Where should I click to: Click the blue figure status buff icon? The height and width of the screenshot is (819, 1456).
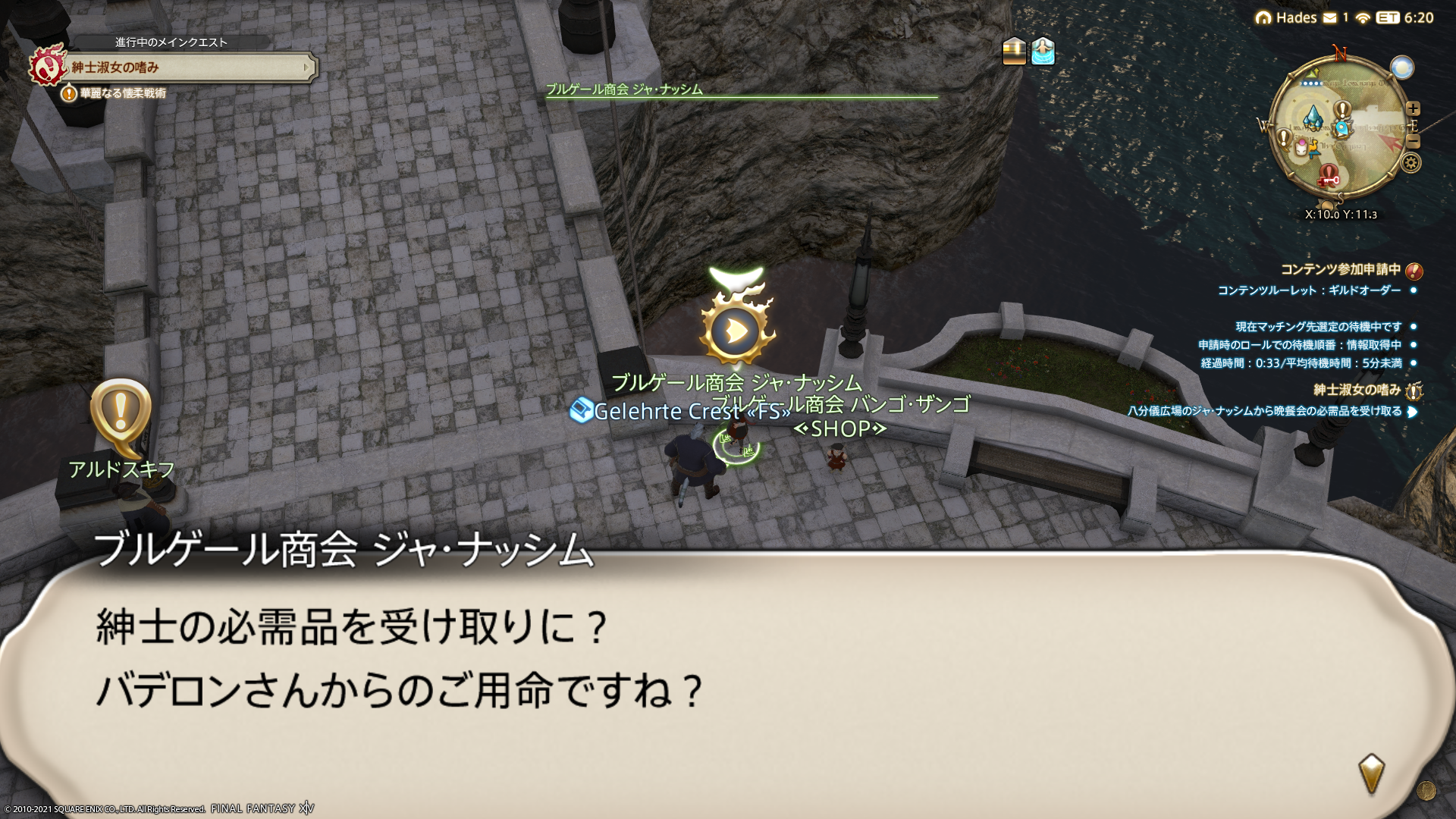coord(1043,52)
